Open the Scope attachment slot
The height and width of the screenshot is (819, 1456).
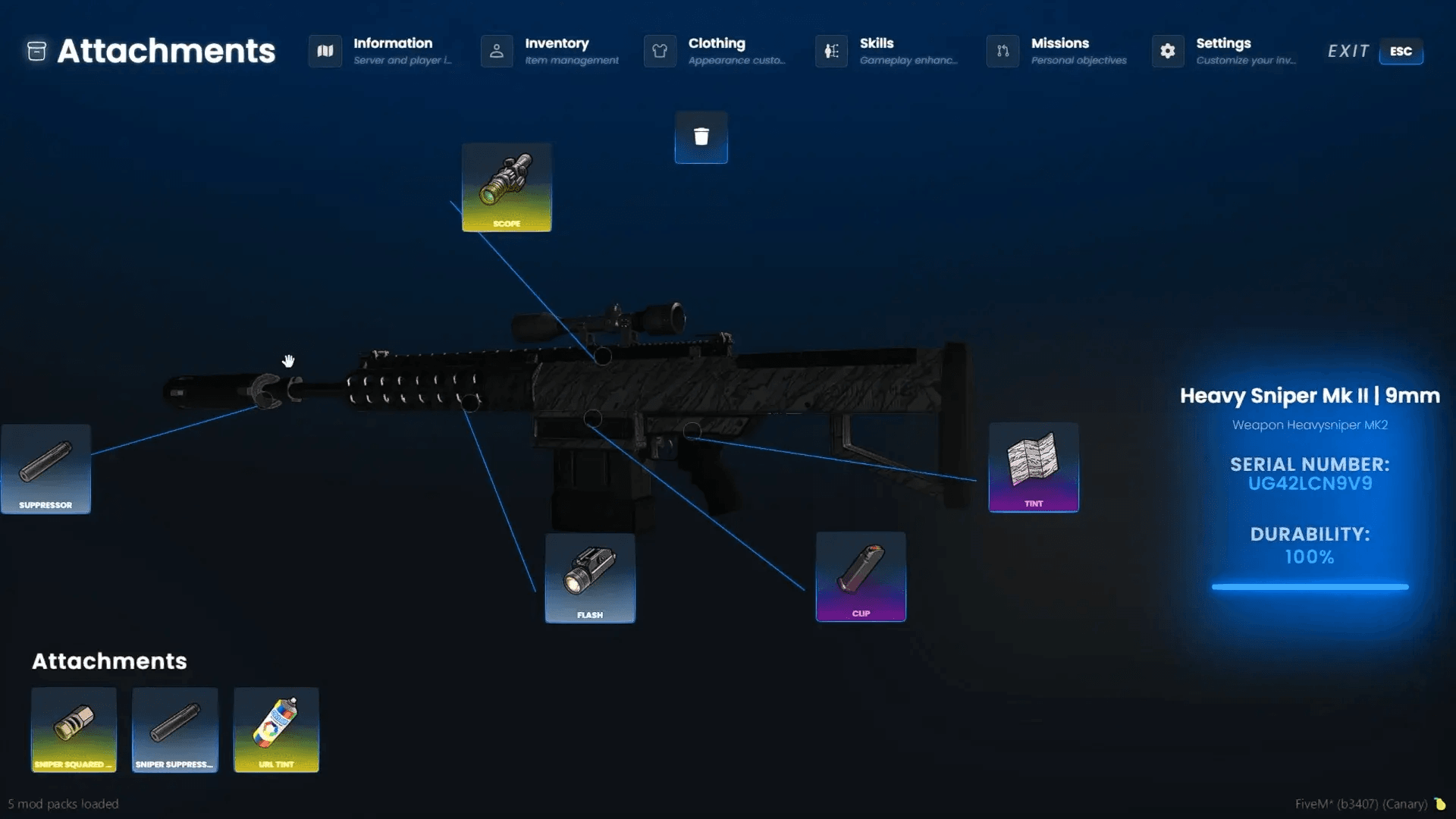click(x=507, y=187)
